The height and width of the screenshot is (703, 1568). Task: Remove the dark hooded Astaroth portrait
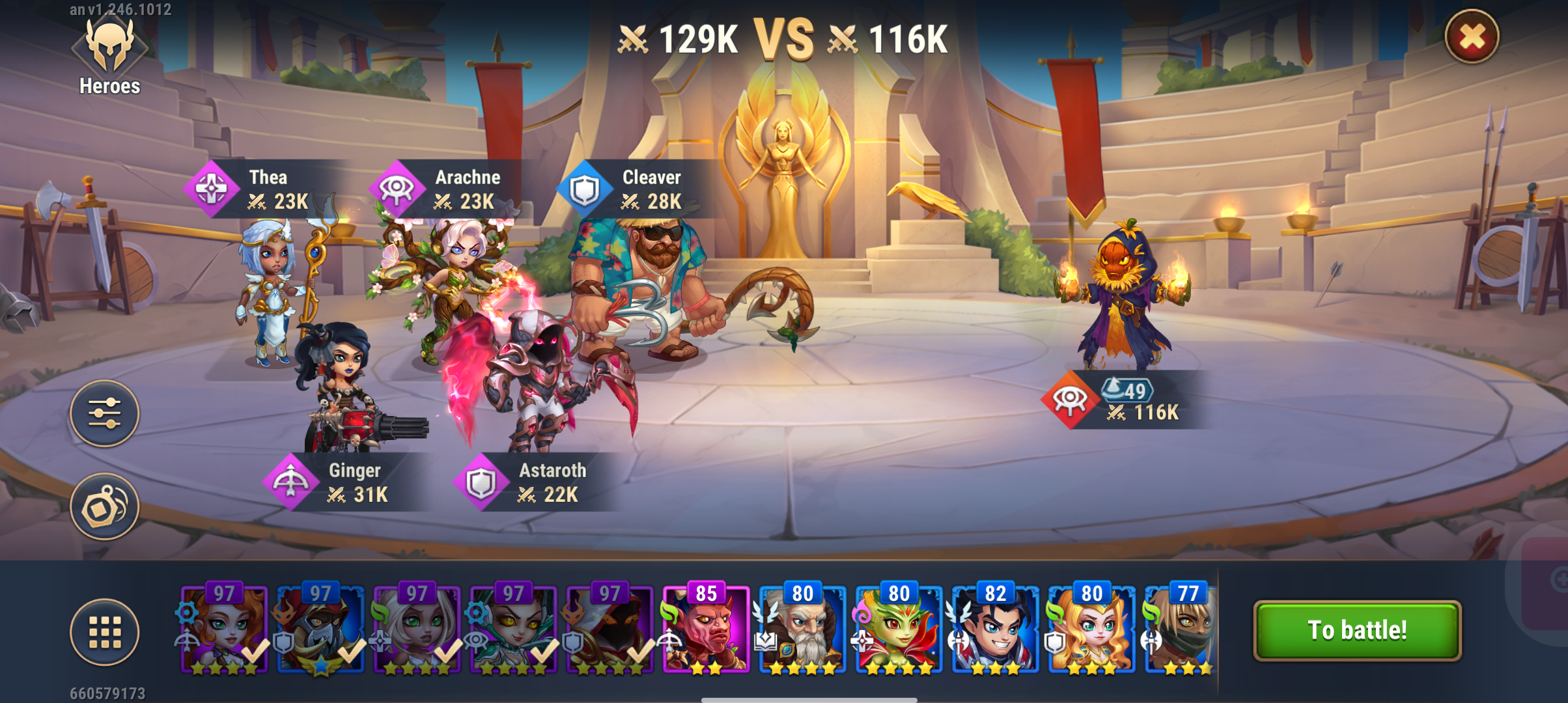click(x=609, y=629)
